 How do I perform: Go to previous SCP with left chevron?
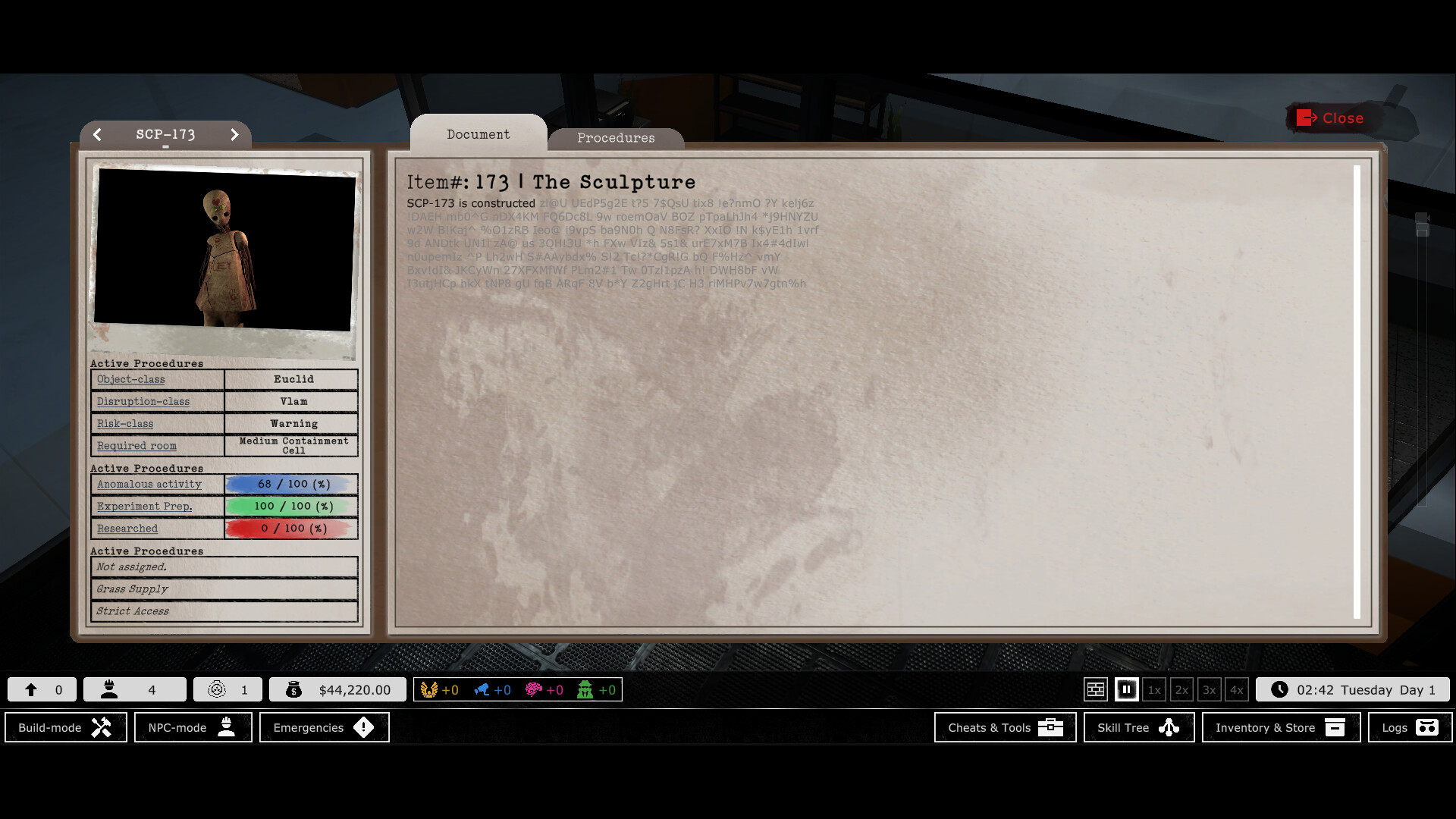(98, 134)
